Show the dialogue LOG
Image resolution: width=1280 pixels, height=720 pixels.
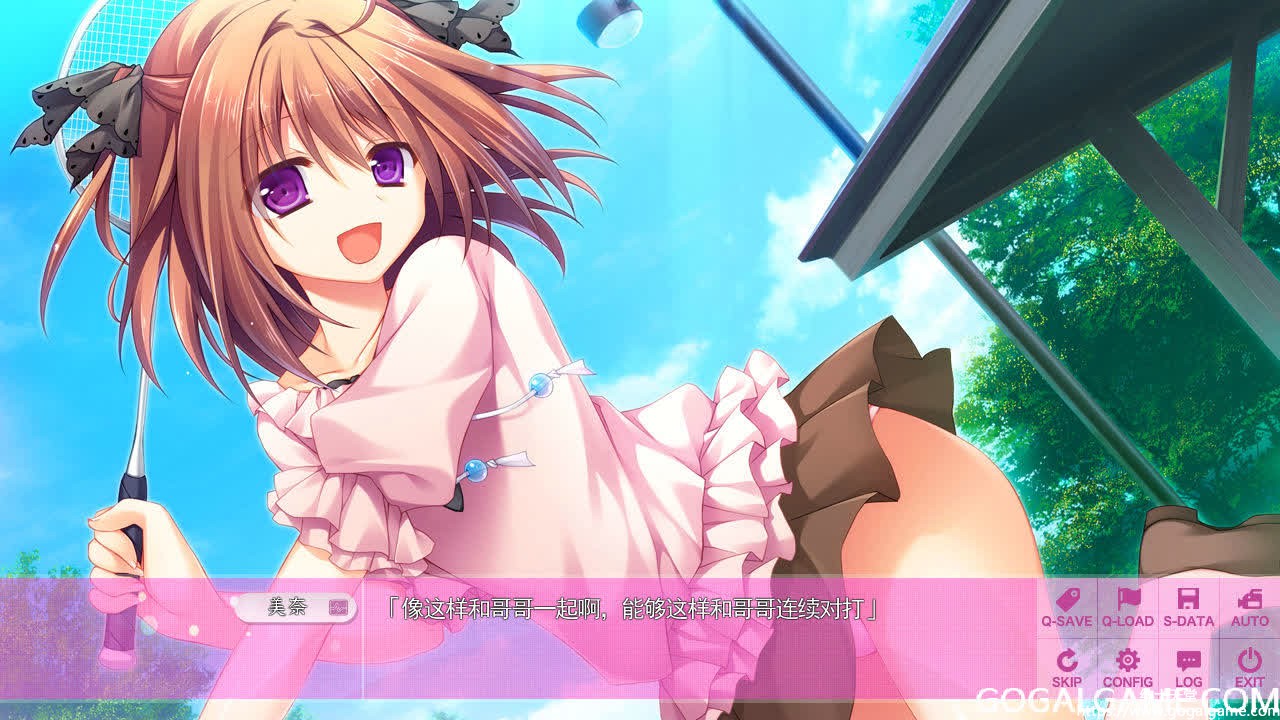[x=1188, y=667]
